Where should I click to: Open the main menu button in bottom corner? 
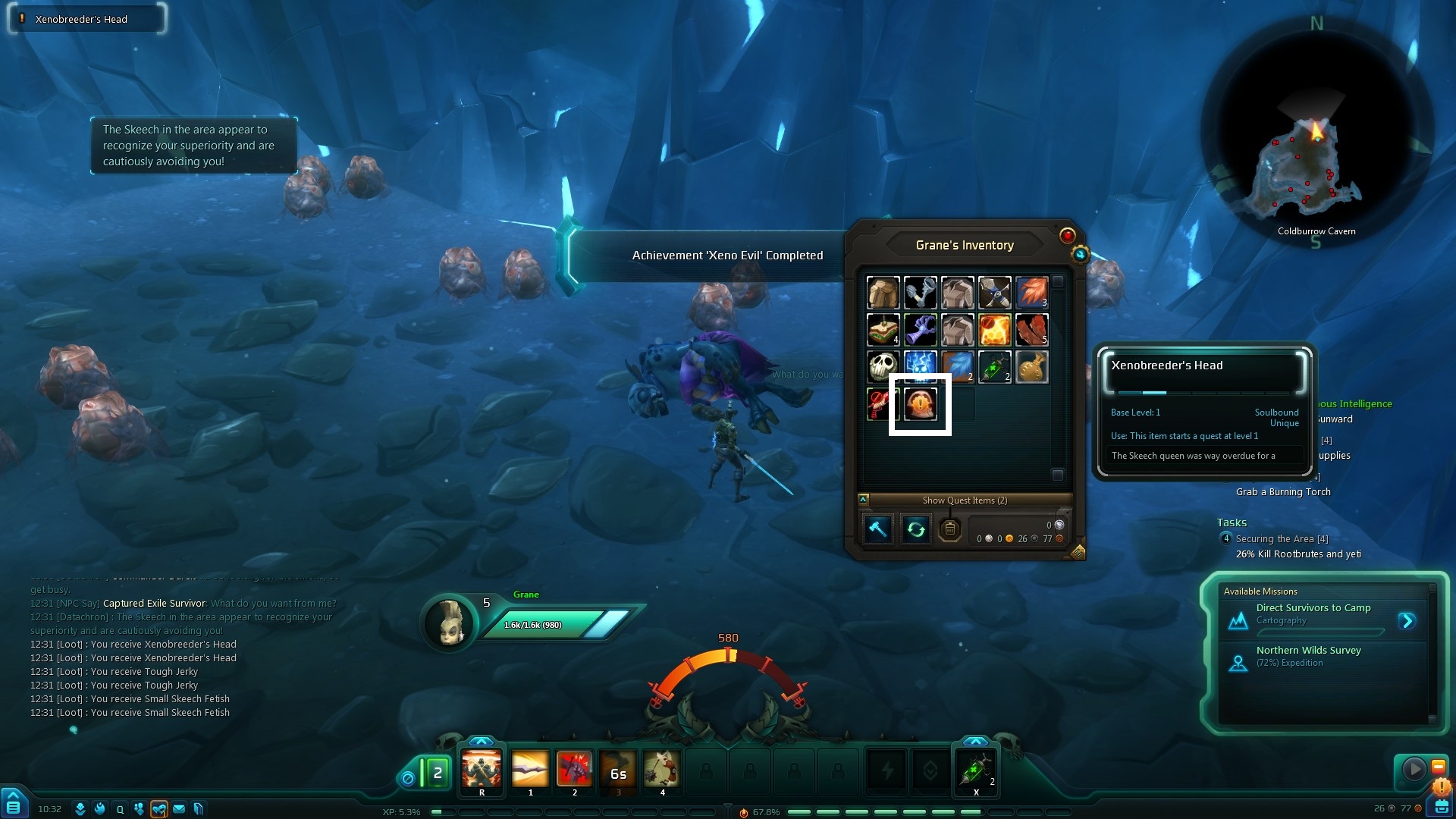click(14, 804)
